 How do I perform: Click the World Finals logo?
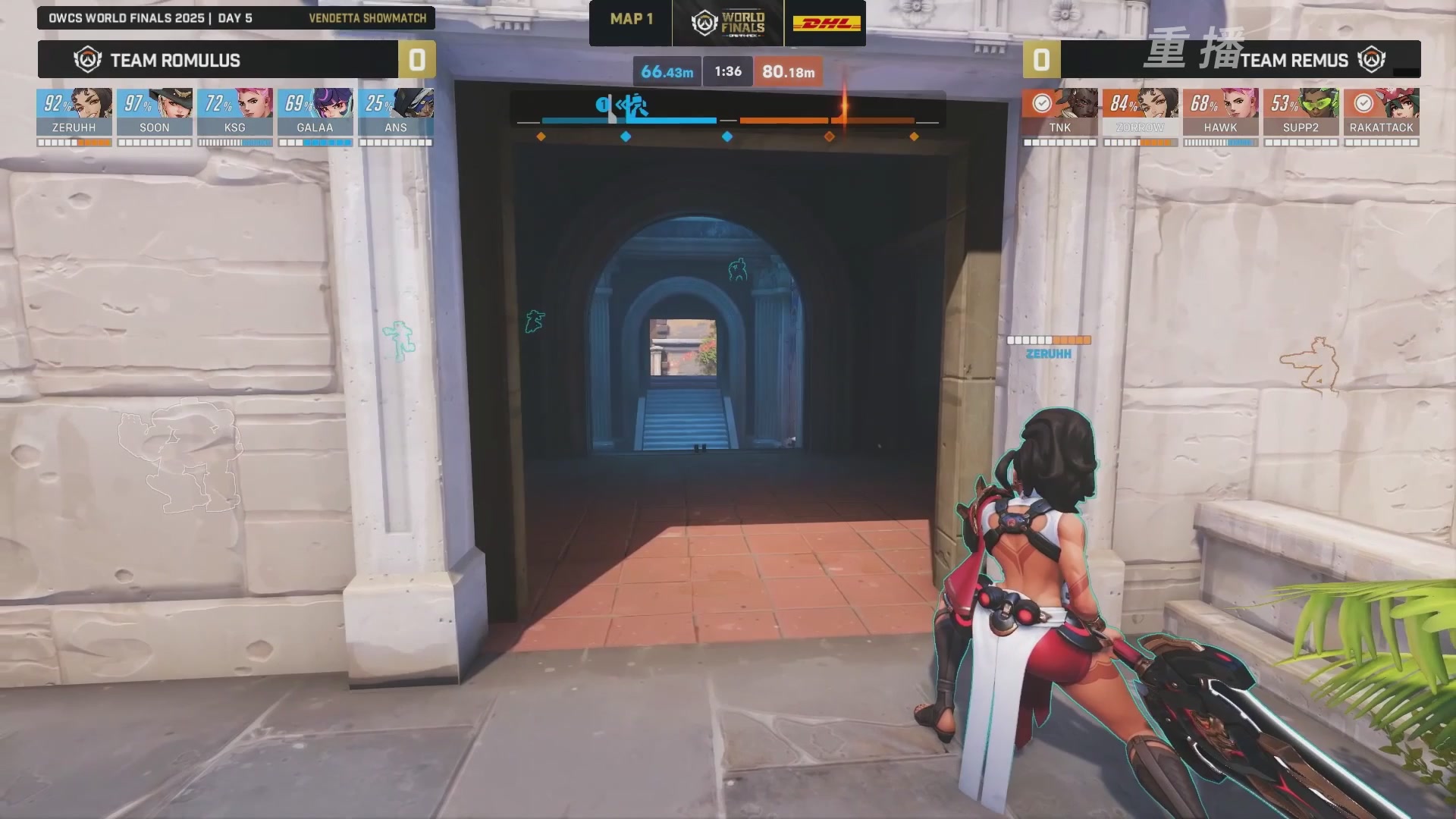728,24
